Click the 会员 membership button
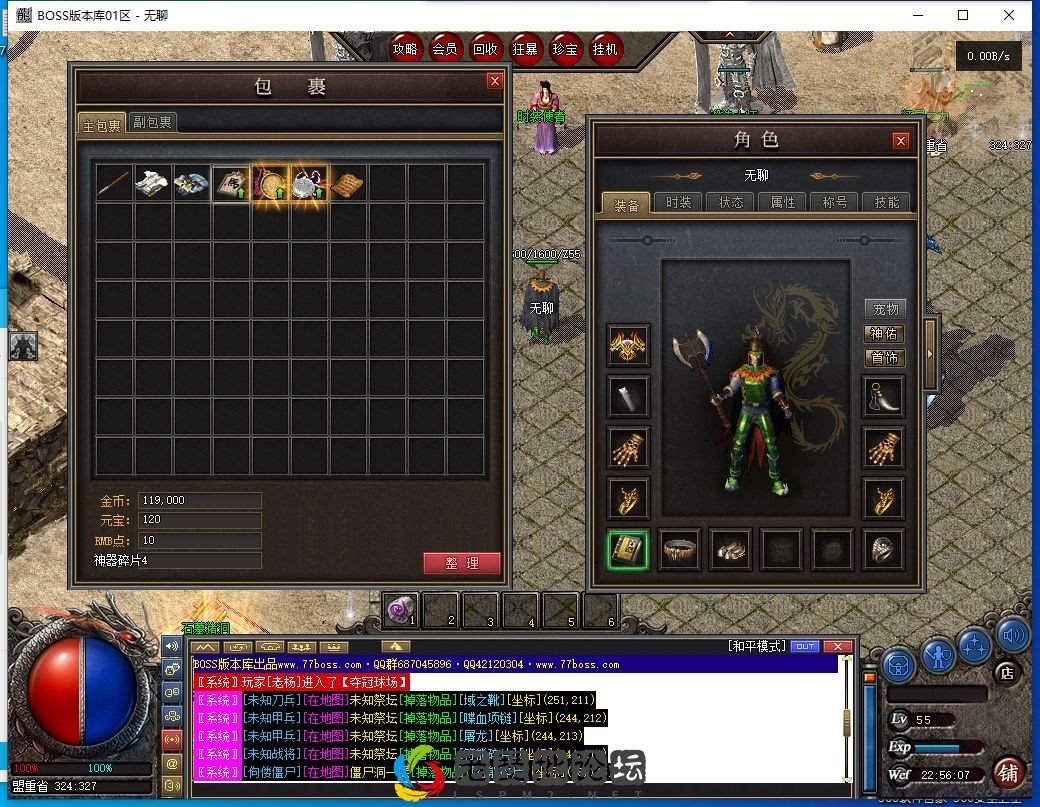Viewport: 1040px width, 807px height. 445,48
